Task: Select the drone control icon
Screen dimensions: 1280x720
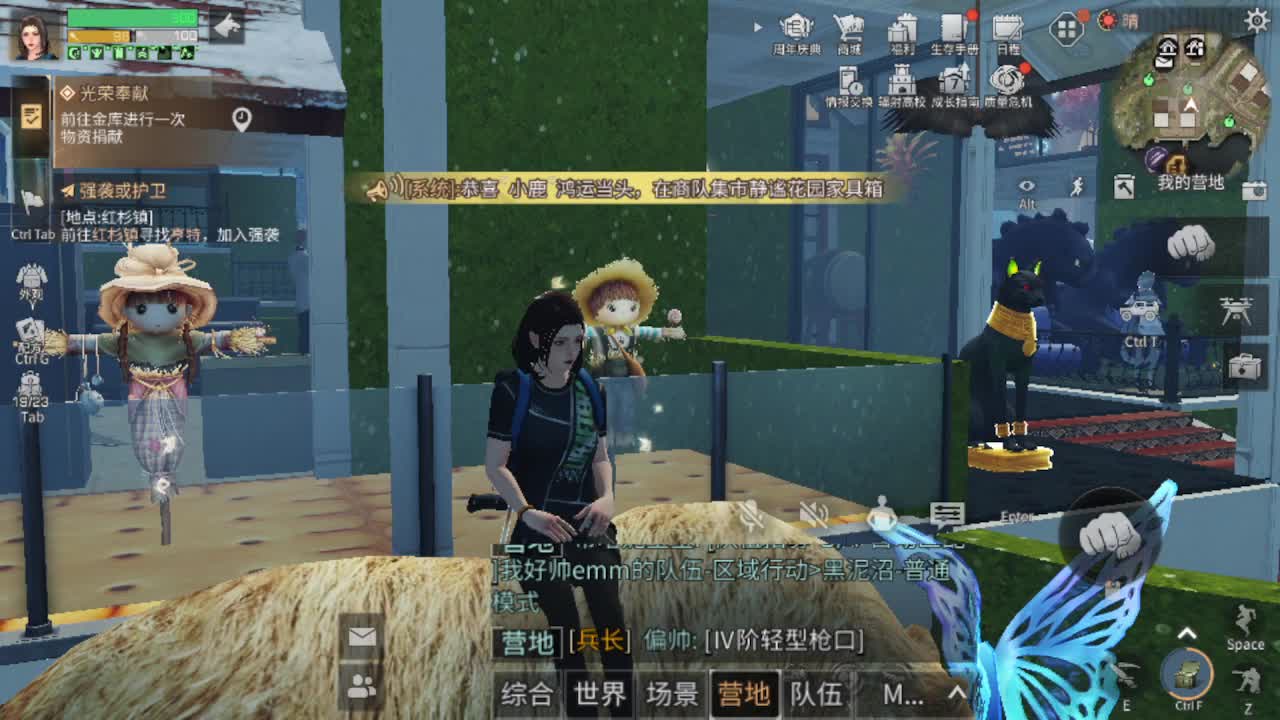Action: [x=1235, y=312]
